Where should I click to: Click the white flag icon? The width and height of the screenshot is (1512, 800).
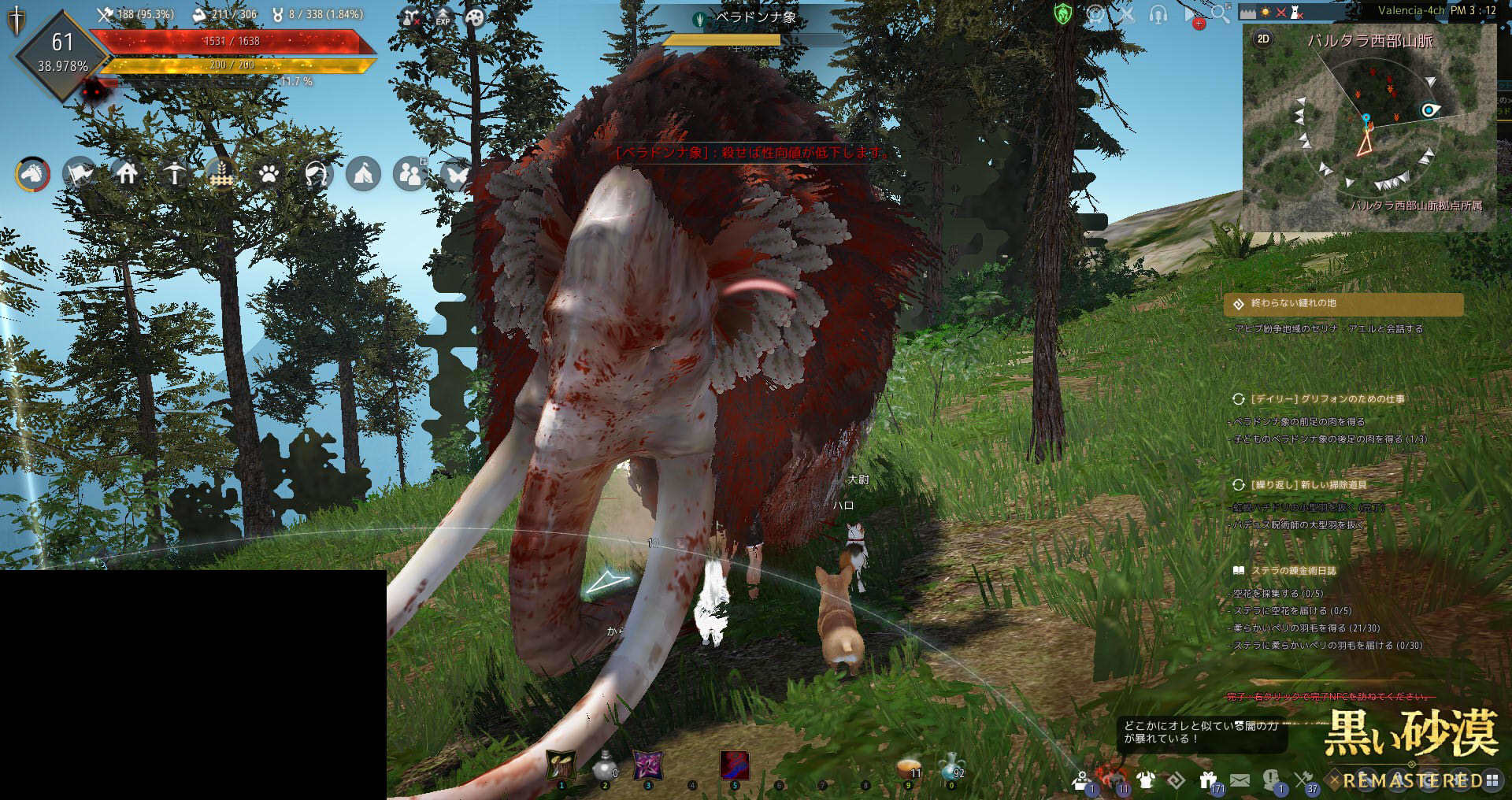coord(80,173)
